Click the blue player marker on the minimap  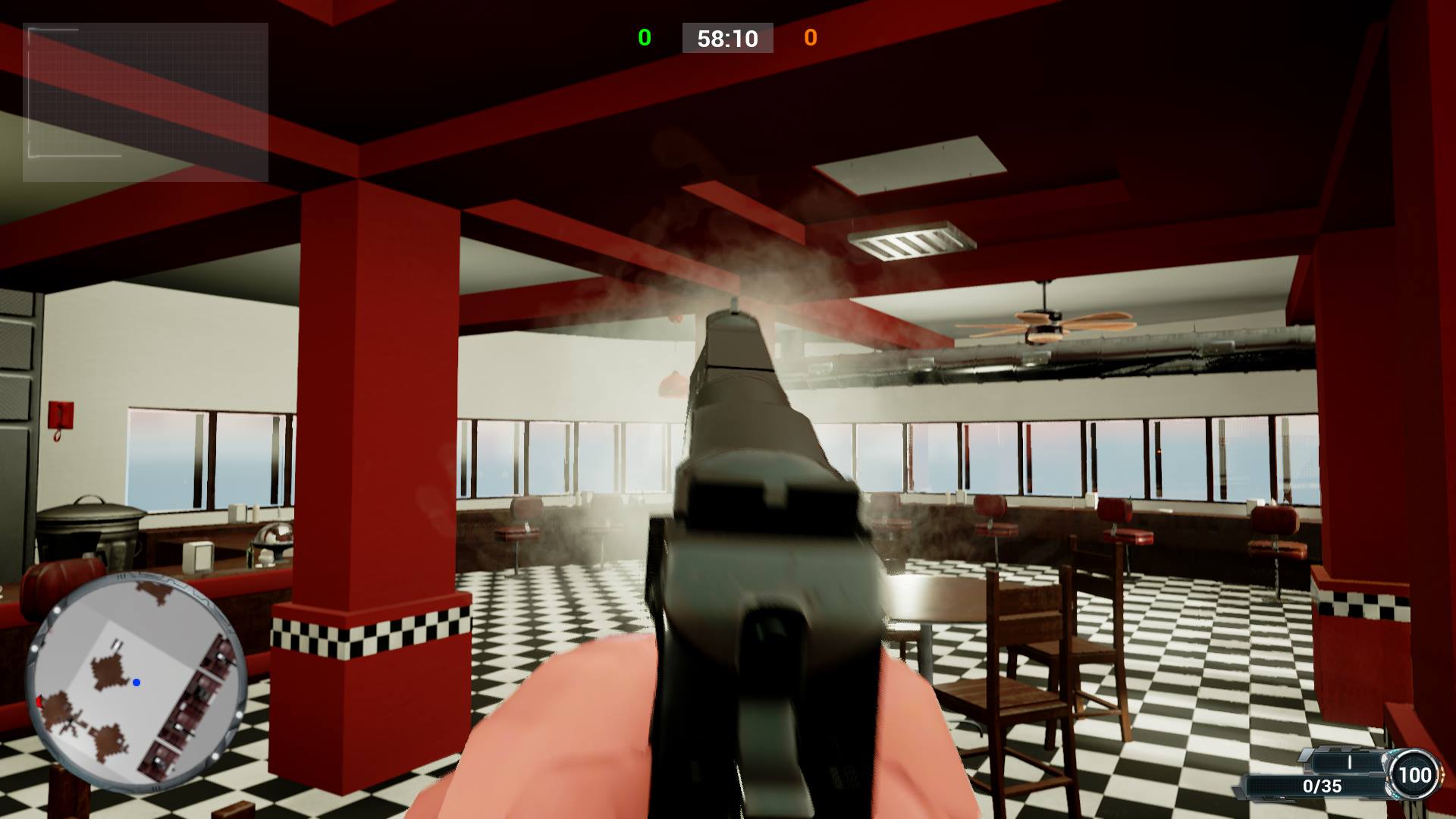click(x=137, y=684)
